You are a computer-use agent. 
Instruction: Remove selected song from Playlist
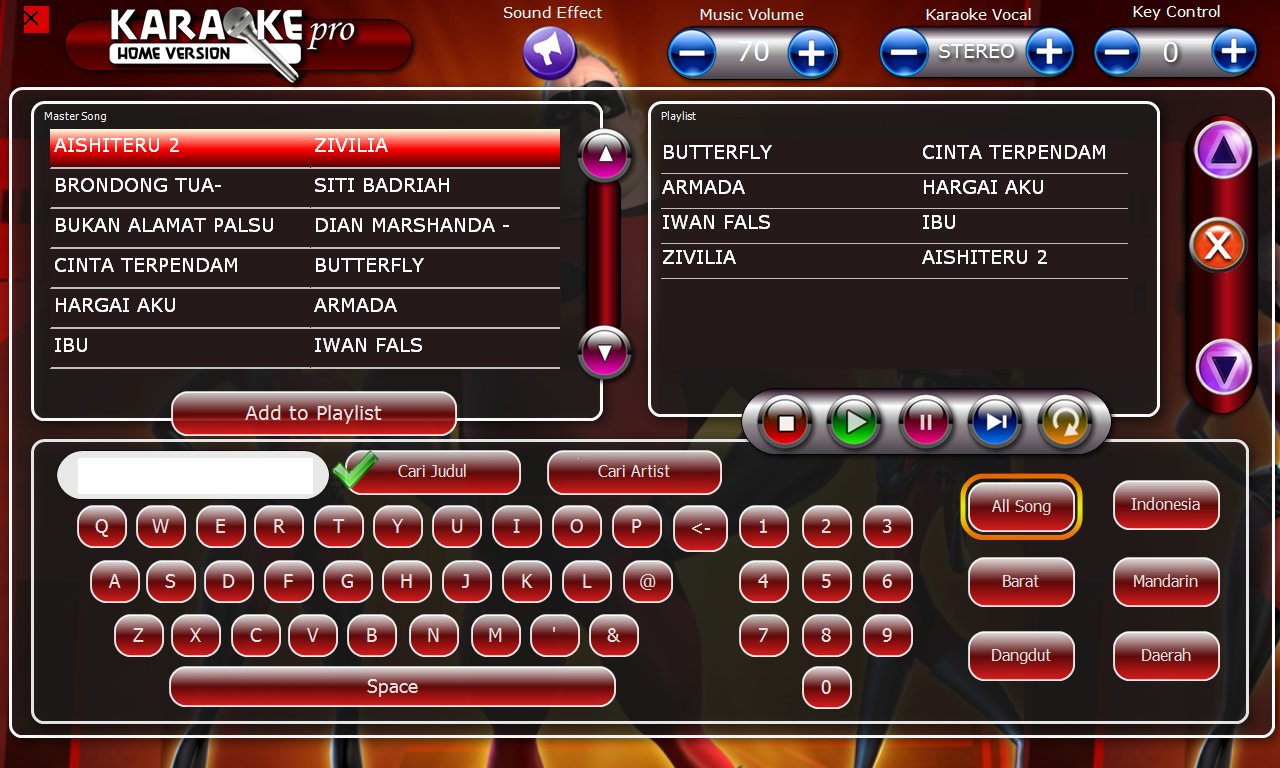click(x=1220, y=243)
